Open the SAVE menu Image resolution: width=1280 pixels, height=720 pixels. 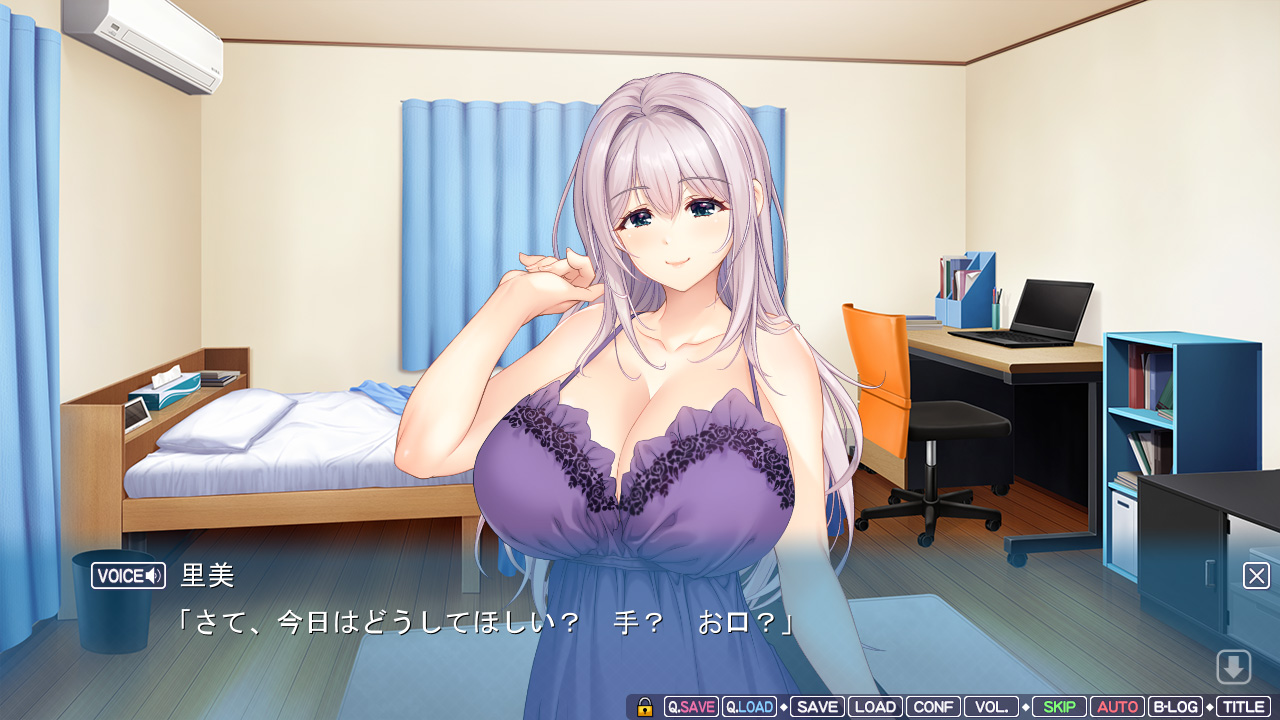[x=817, y=707]
